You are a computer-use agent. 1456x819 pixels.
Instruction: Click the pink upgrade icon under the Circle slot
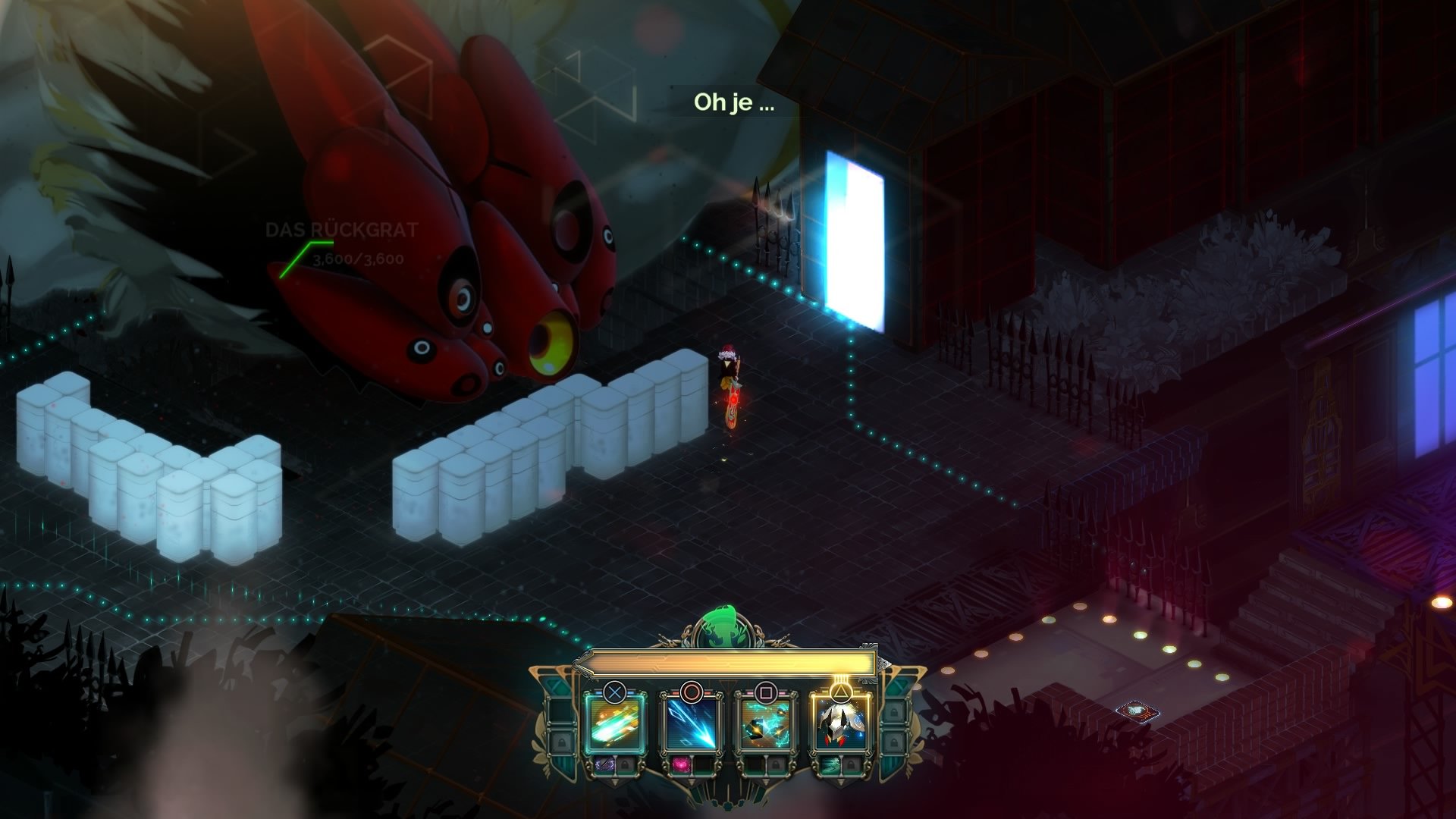coord(681,765)
